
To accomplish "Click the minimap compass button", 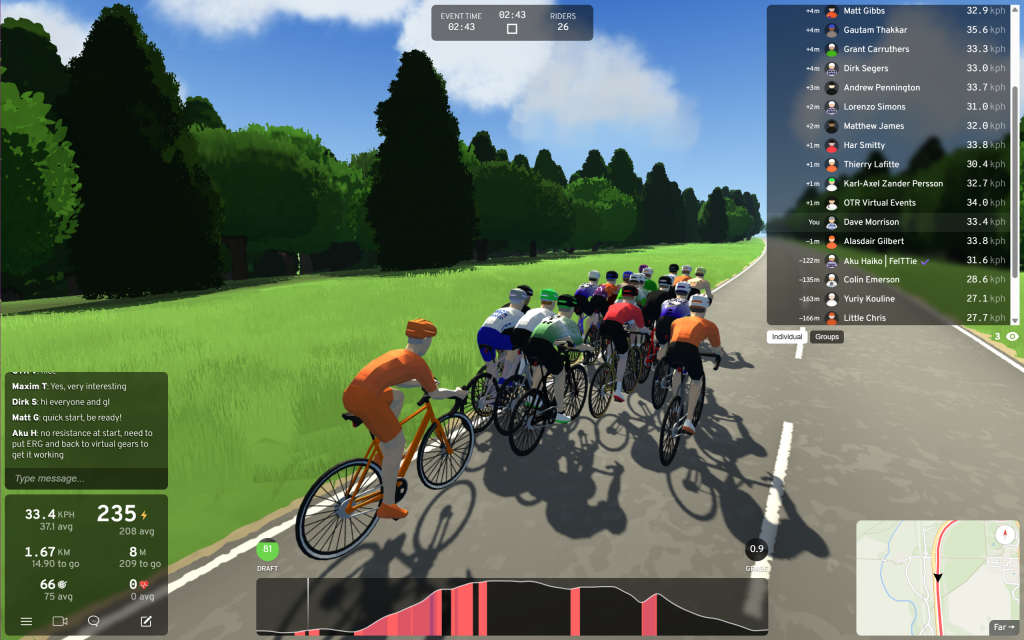I will [x=1004, y=535].
